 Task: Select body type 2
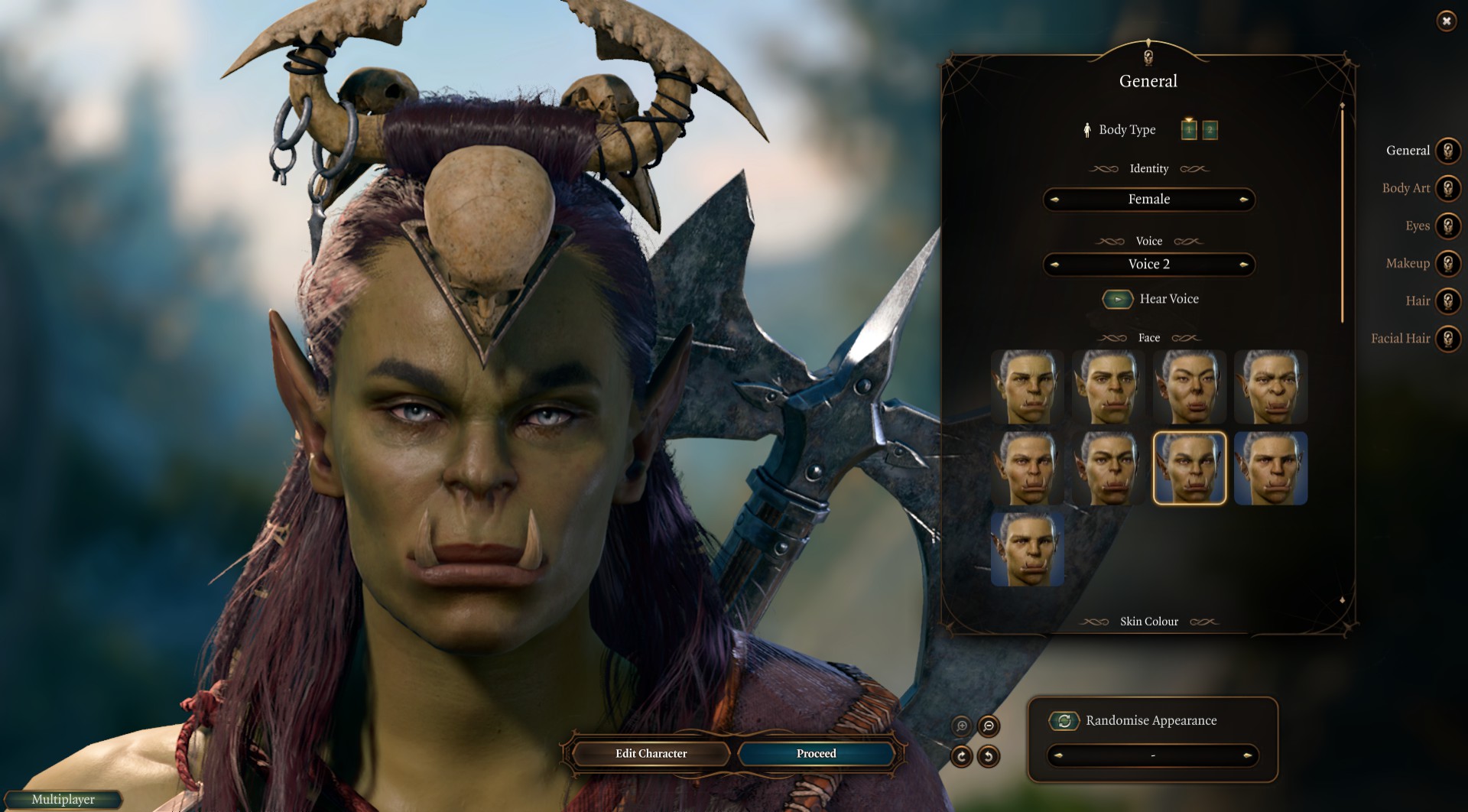(x=1210, y=130)
